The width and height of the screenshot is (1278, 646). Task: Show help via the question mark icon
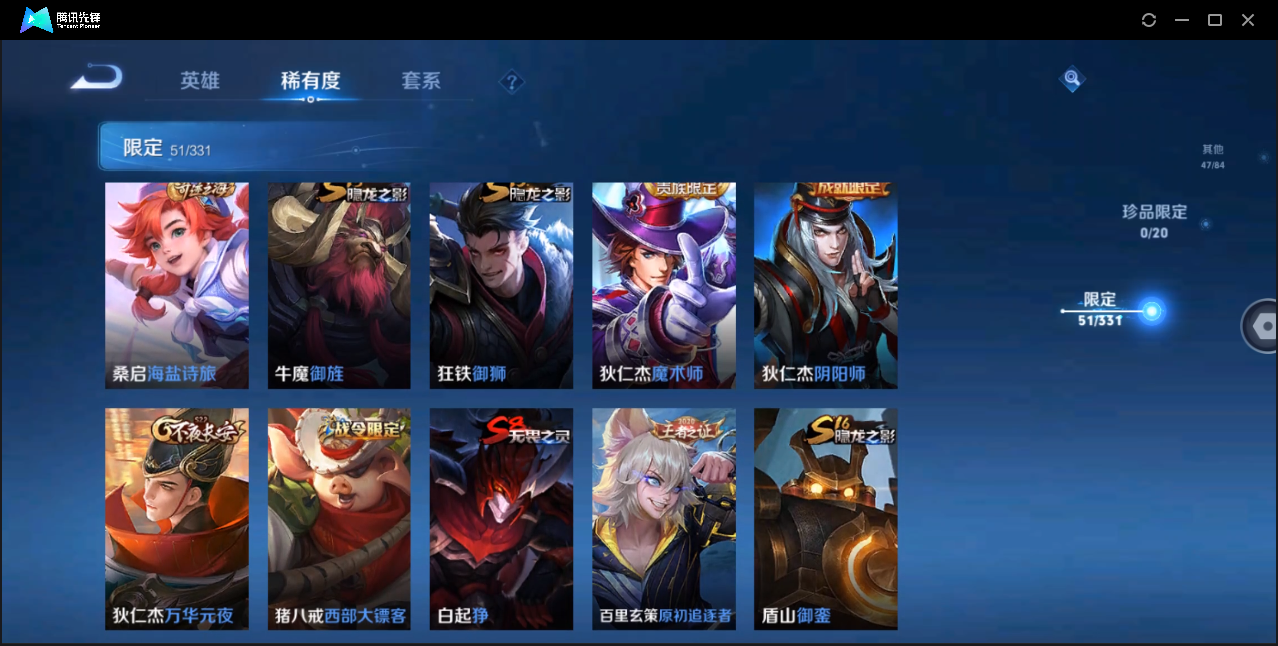pyautogui.click(x=511, y=82)
